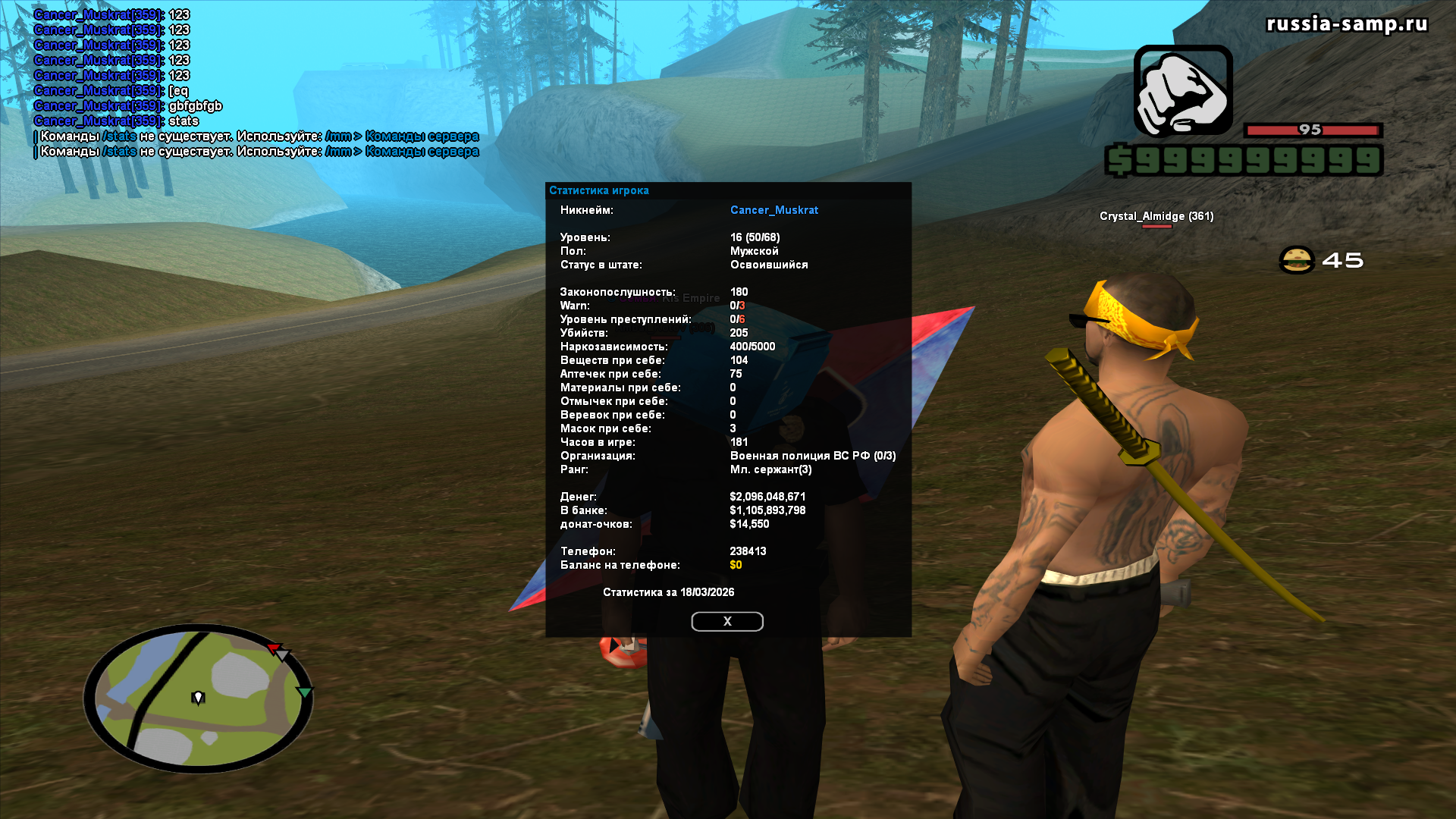Select the fist weapon icon
1456x819 pixels.
(1182, 91)
